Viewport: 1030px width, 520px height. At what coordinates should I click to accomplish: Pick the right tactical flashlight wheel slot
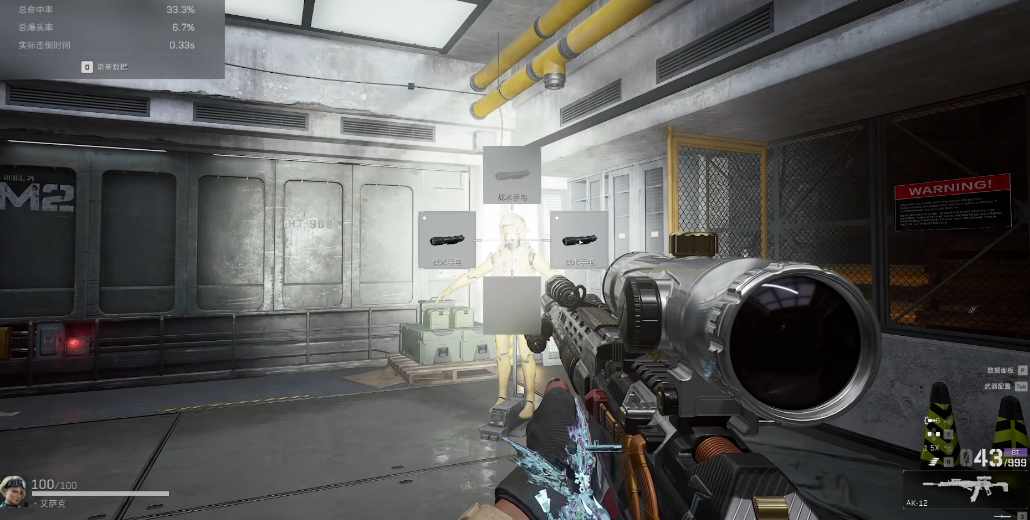[x=578, y=240]
